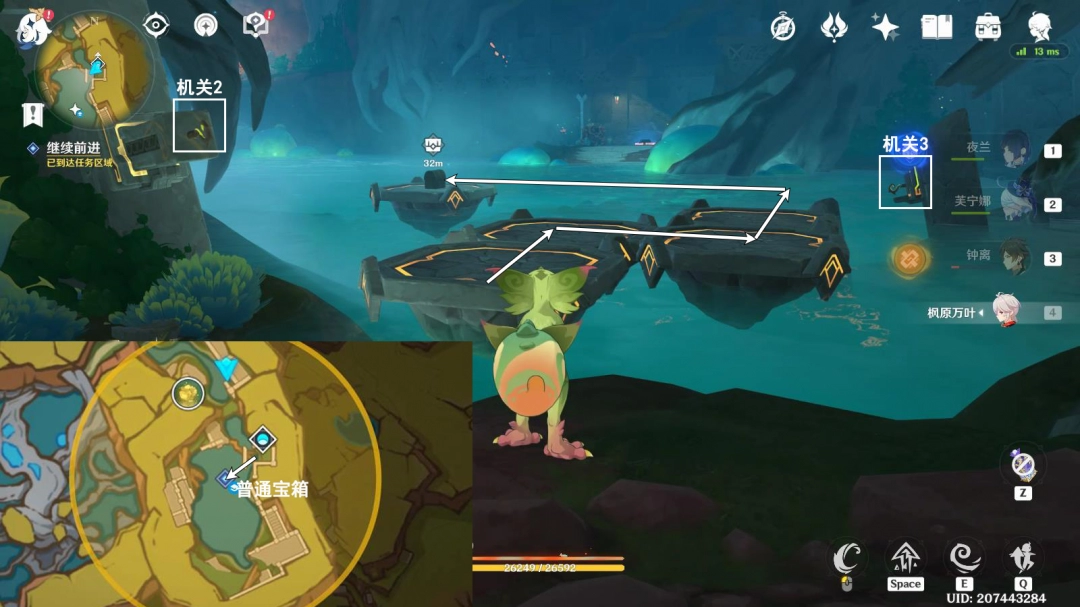The width and height of the screenshot is (1080, 607).
Task: Activate the leaping-figure skill icon
Action: (1023, 557)
